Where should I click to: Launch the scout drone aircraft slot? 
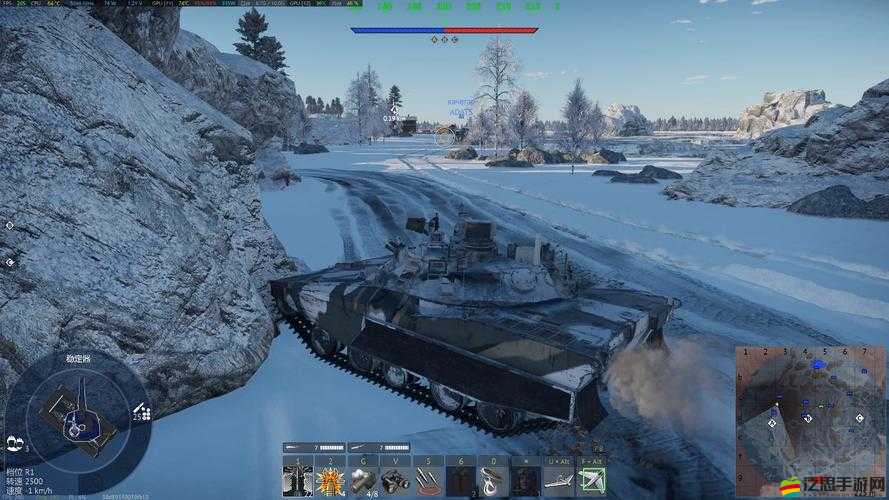[x=559, y=480]
